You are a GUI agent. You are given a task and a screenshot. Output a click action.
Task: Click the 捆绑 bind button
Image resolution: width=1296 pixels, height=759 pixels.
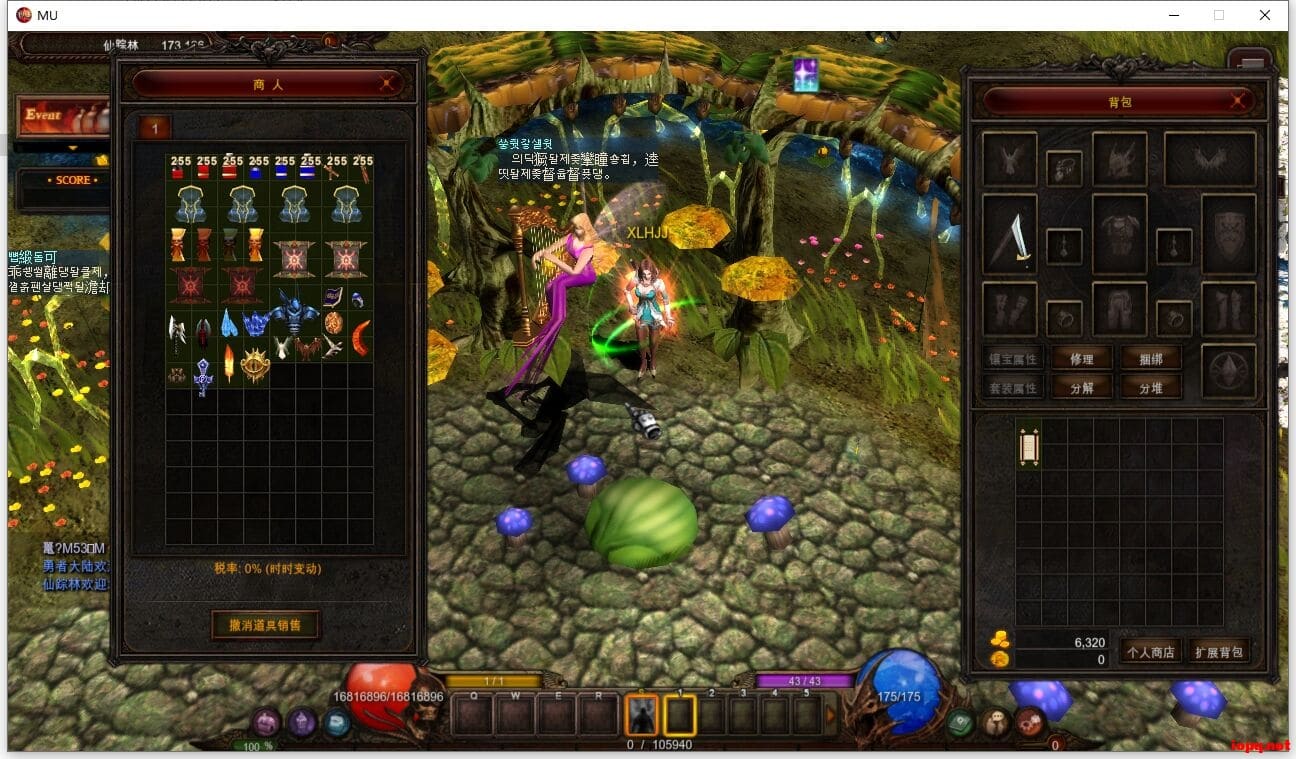click(1150, 359)
